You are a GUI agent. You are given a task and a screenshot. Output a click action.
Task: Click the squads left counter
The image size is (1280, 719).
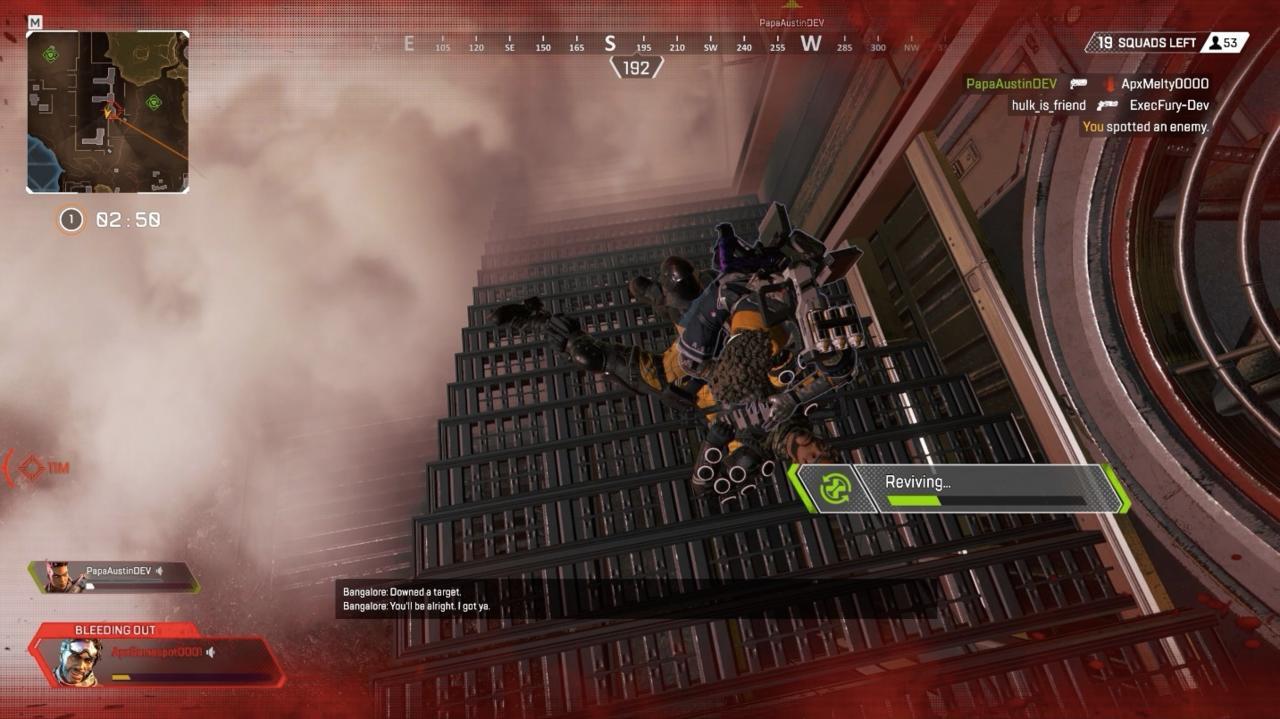[1143, 42]
